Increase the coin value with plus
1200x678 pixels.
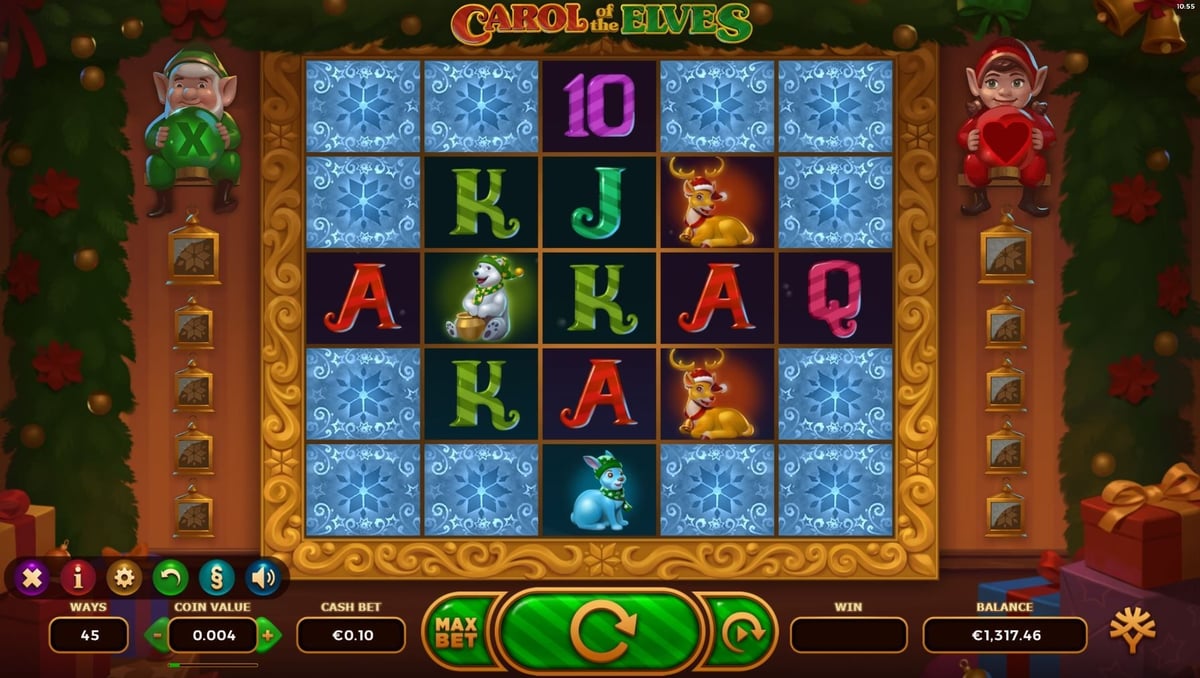coord(267,634)
